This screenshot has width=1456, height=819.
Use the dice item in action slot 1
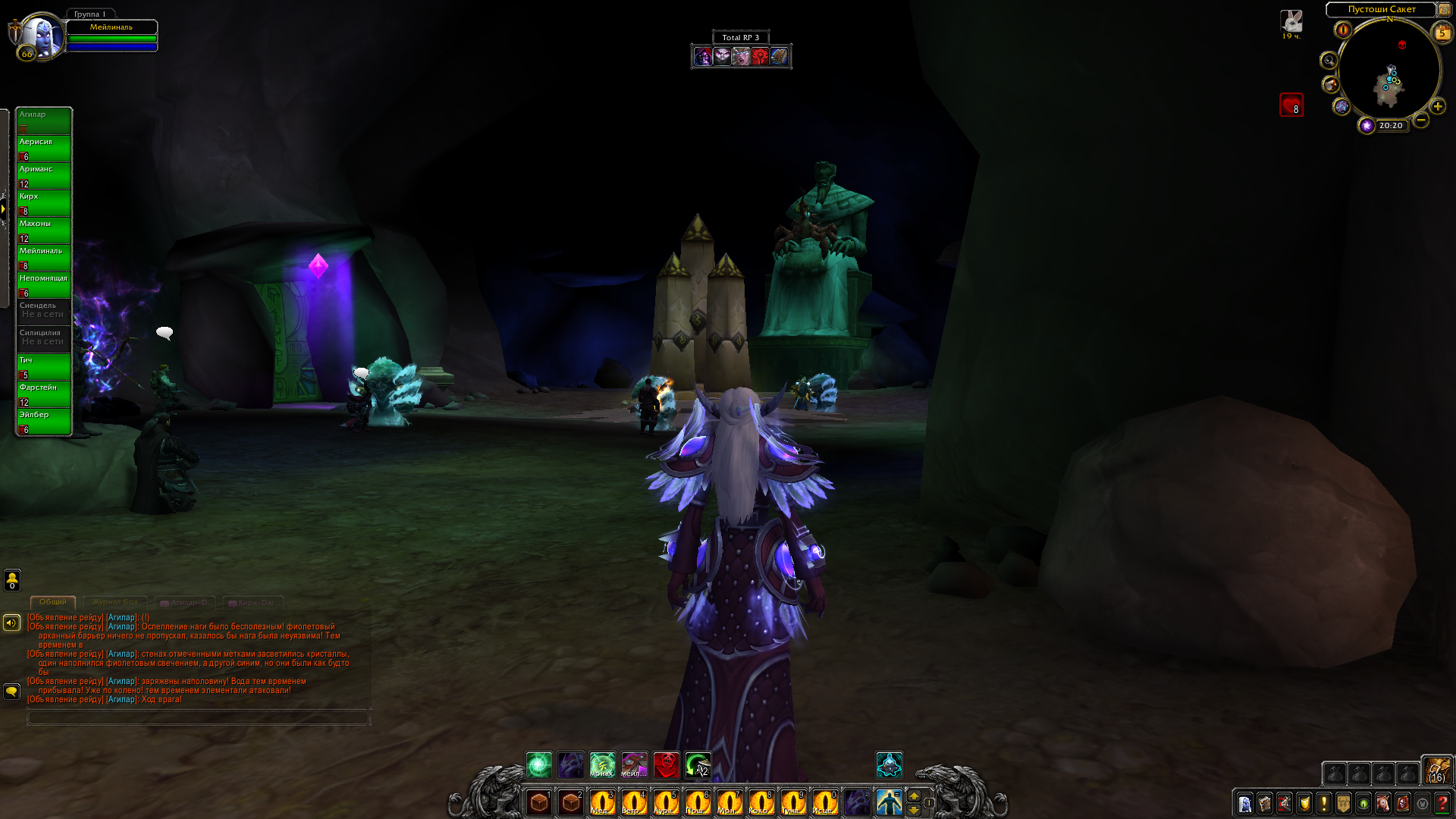pos(539,802)
